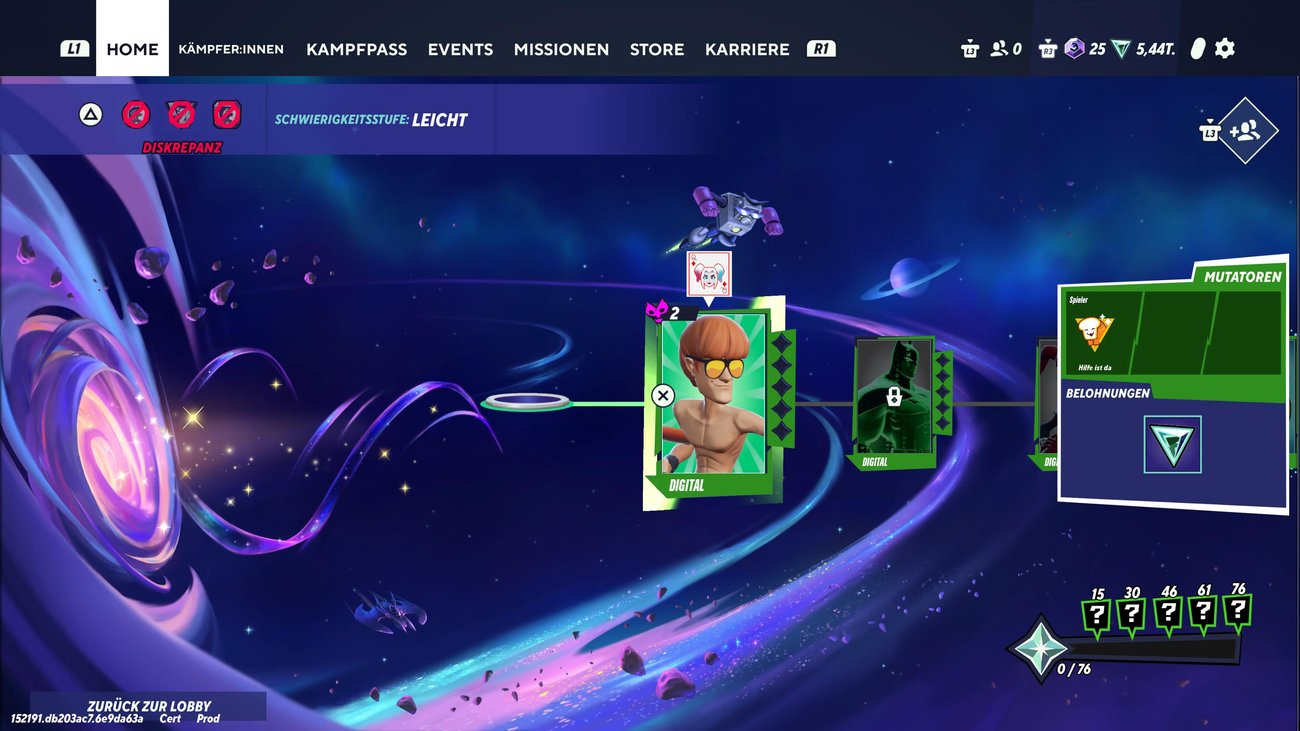Click the reward gem in the Belohnungen panel
This screenshot has height=731, width=1300.
pos(1171,446)
